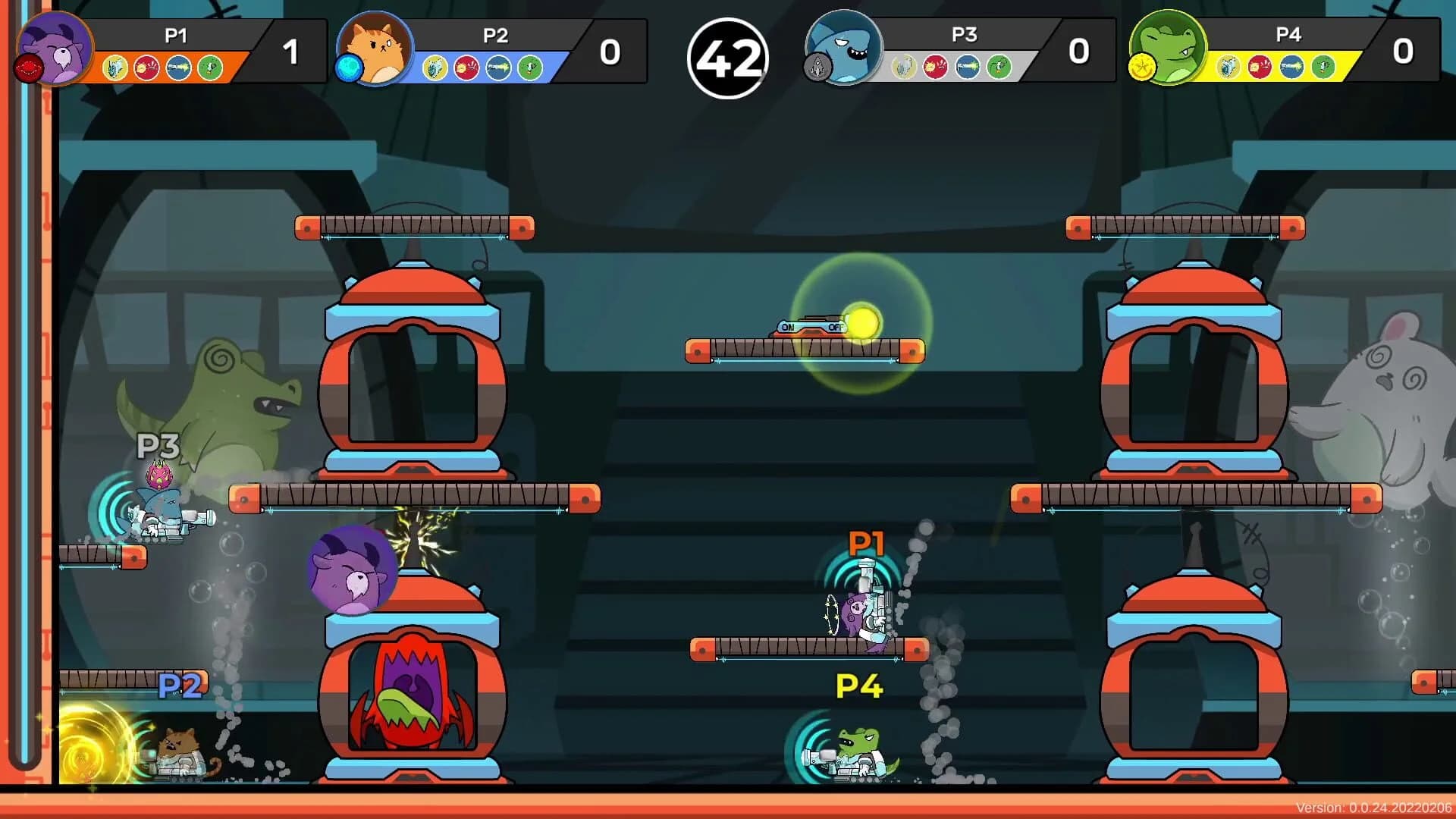Select the shield ability icon on P1's bar
Screen dimensions: 1456x819
point(114,67)
